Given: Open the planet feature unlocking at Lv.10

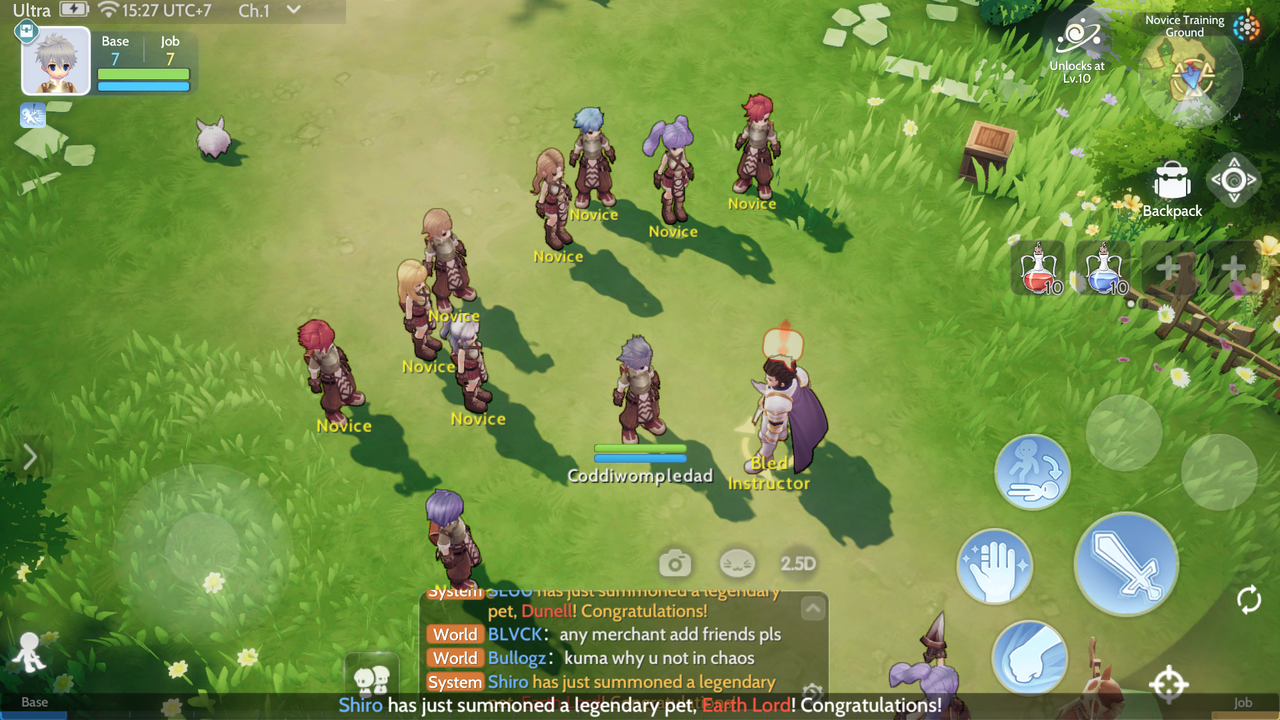Looking at the screenshot, I should (1077, 40).
